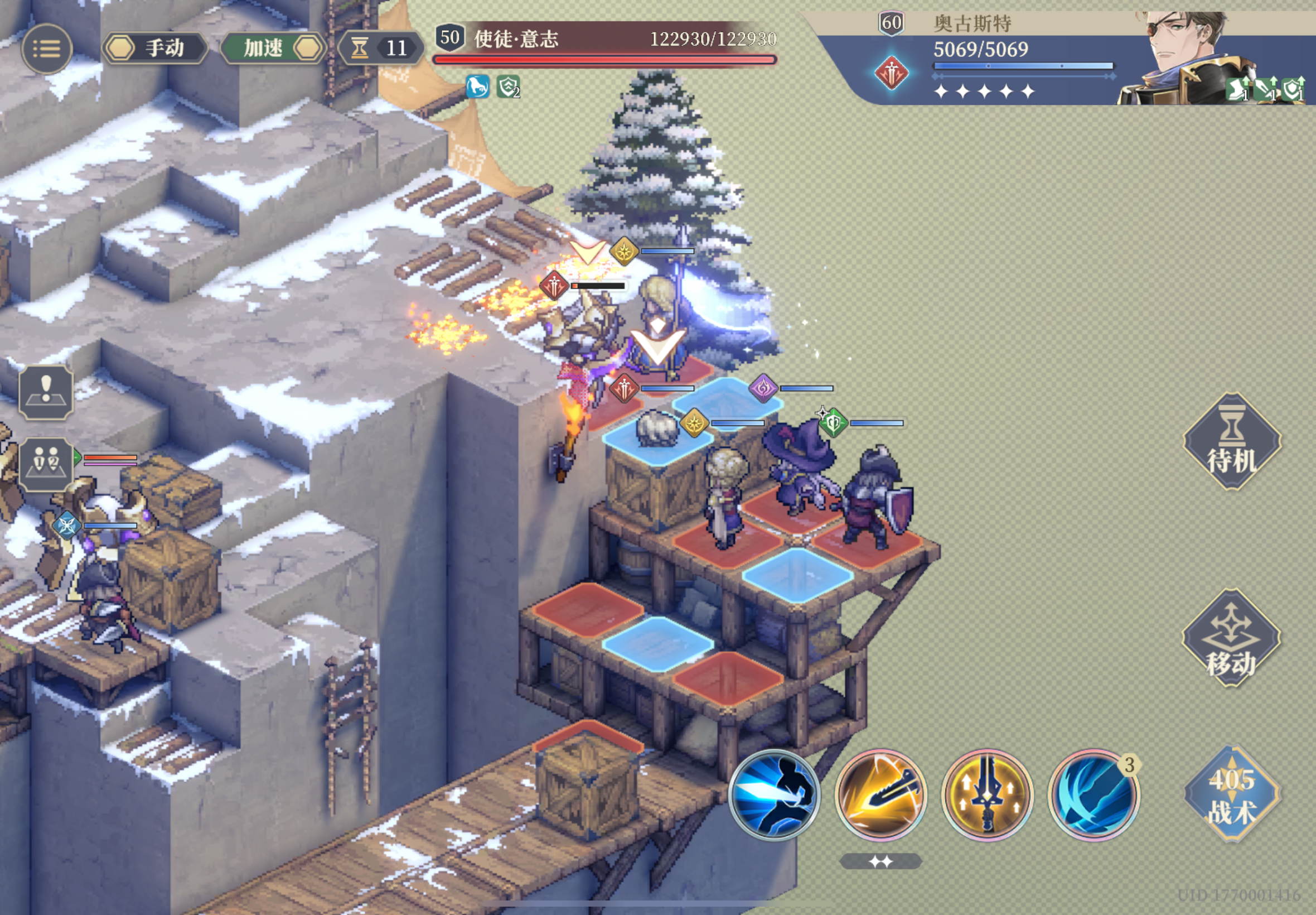Toggle the 手动 manual mode switch

point(154,48)
